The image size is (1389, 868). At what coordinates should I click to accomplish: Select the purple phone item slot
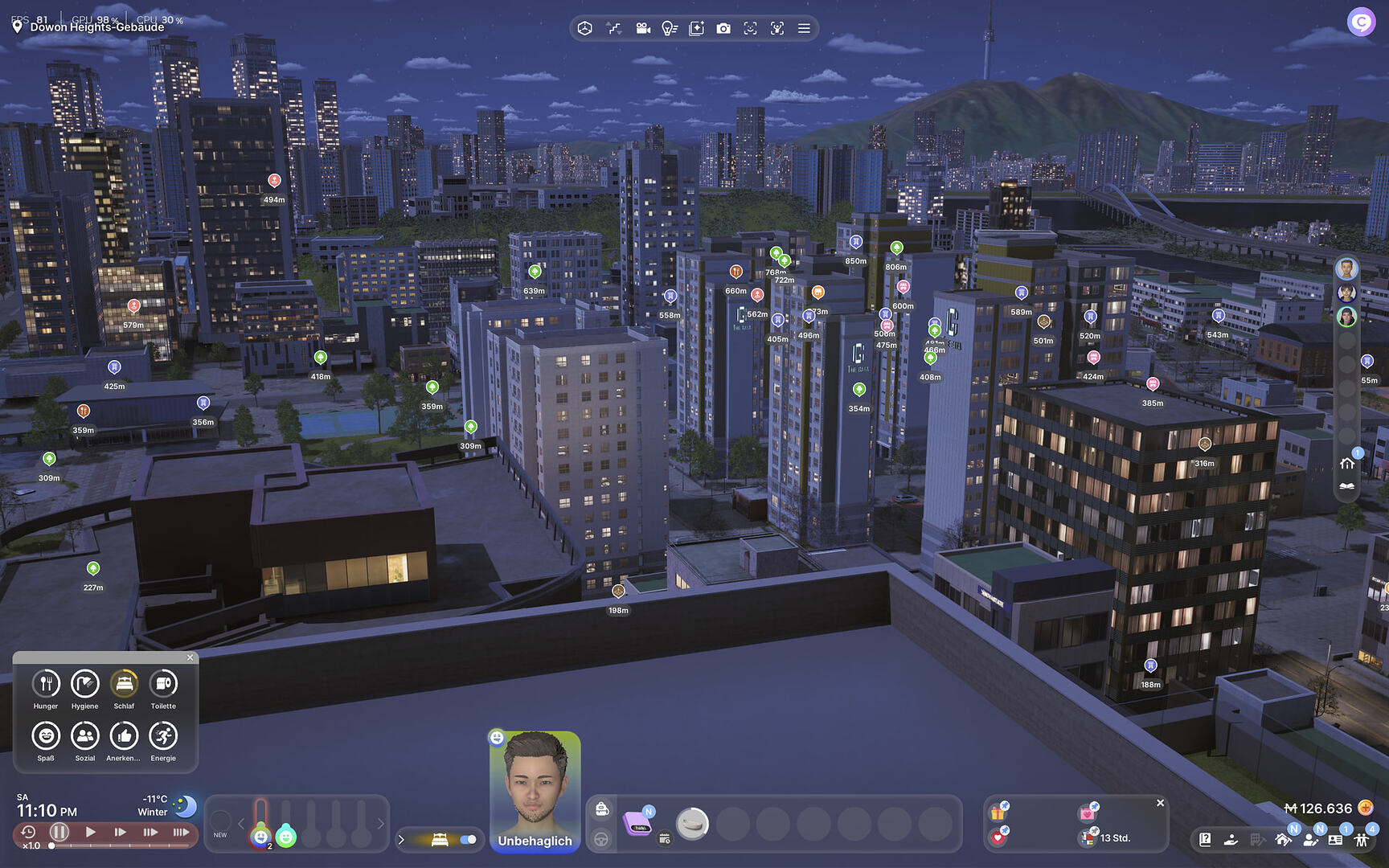(x=638, y=823)
